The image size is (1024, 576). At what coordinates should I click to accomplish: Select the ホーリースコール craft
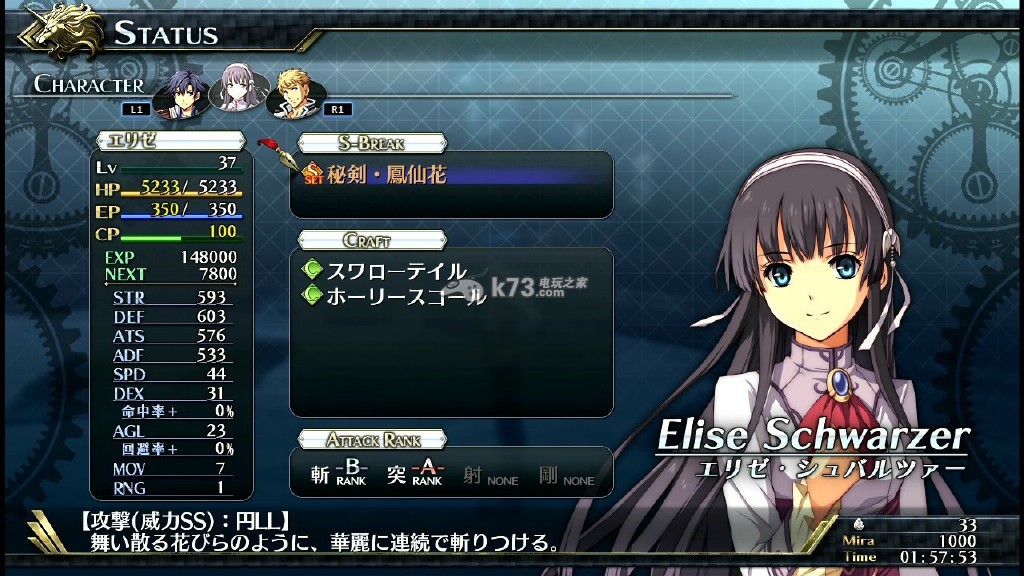click(406, 296)
